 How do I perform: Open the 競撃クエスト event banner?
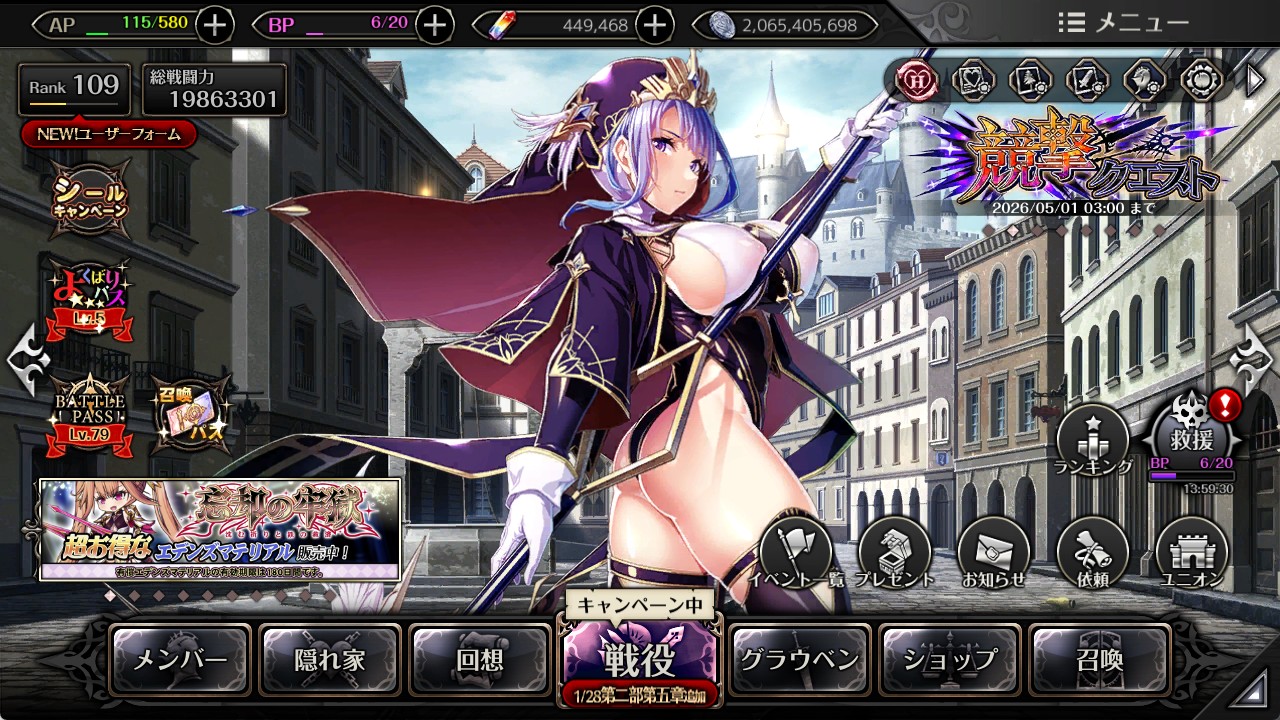tap(1075, 160)
